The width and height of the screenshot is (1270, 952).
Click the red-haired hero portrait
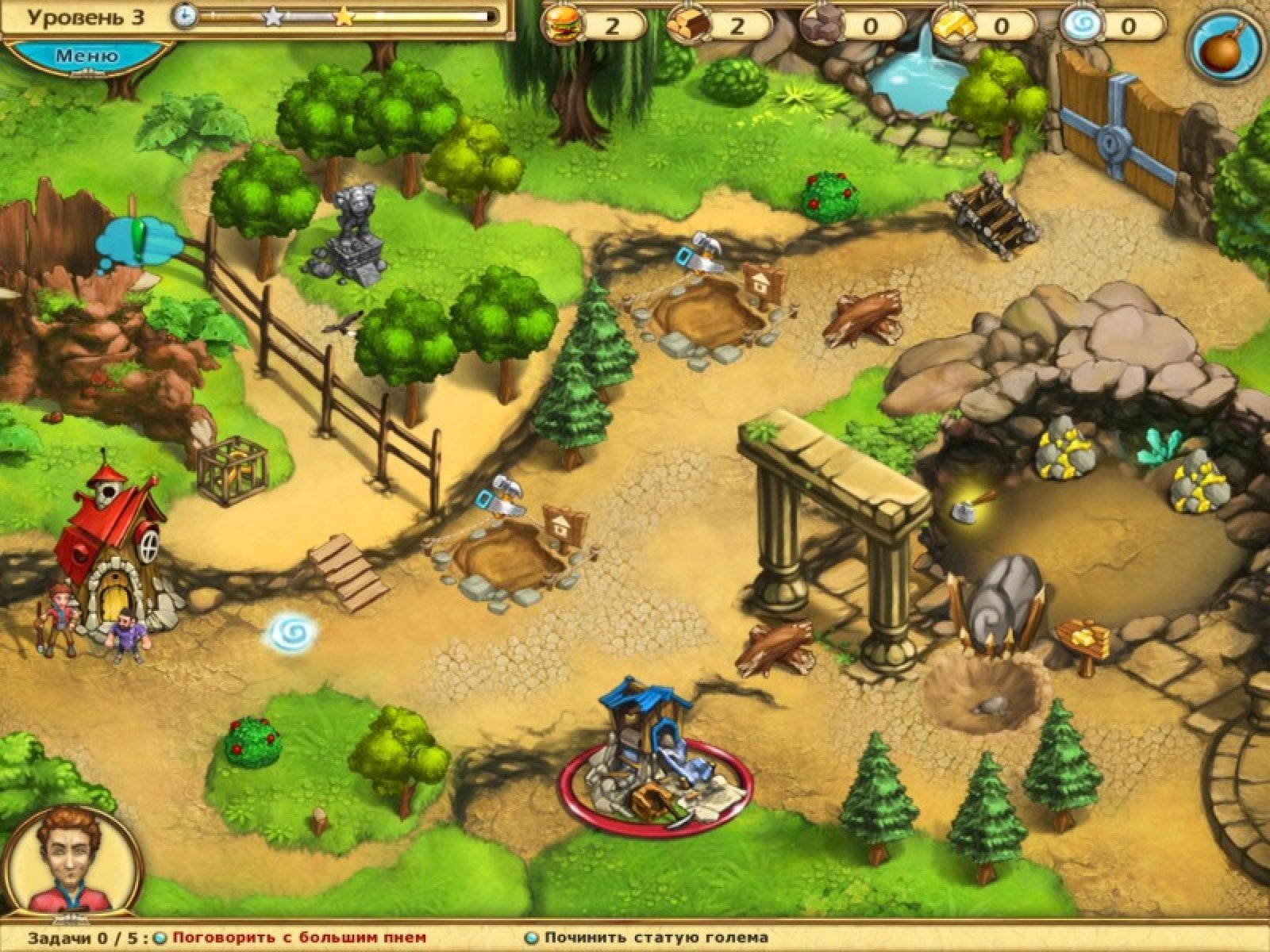pyautogui.click(x=71, y=862)
